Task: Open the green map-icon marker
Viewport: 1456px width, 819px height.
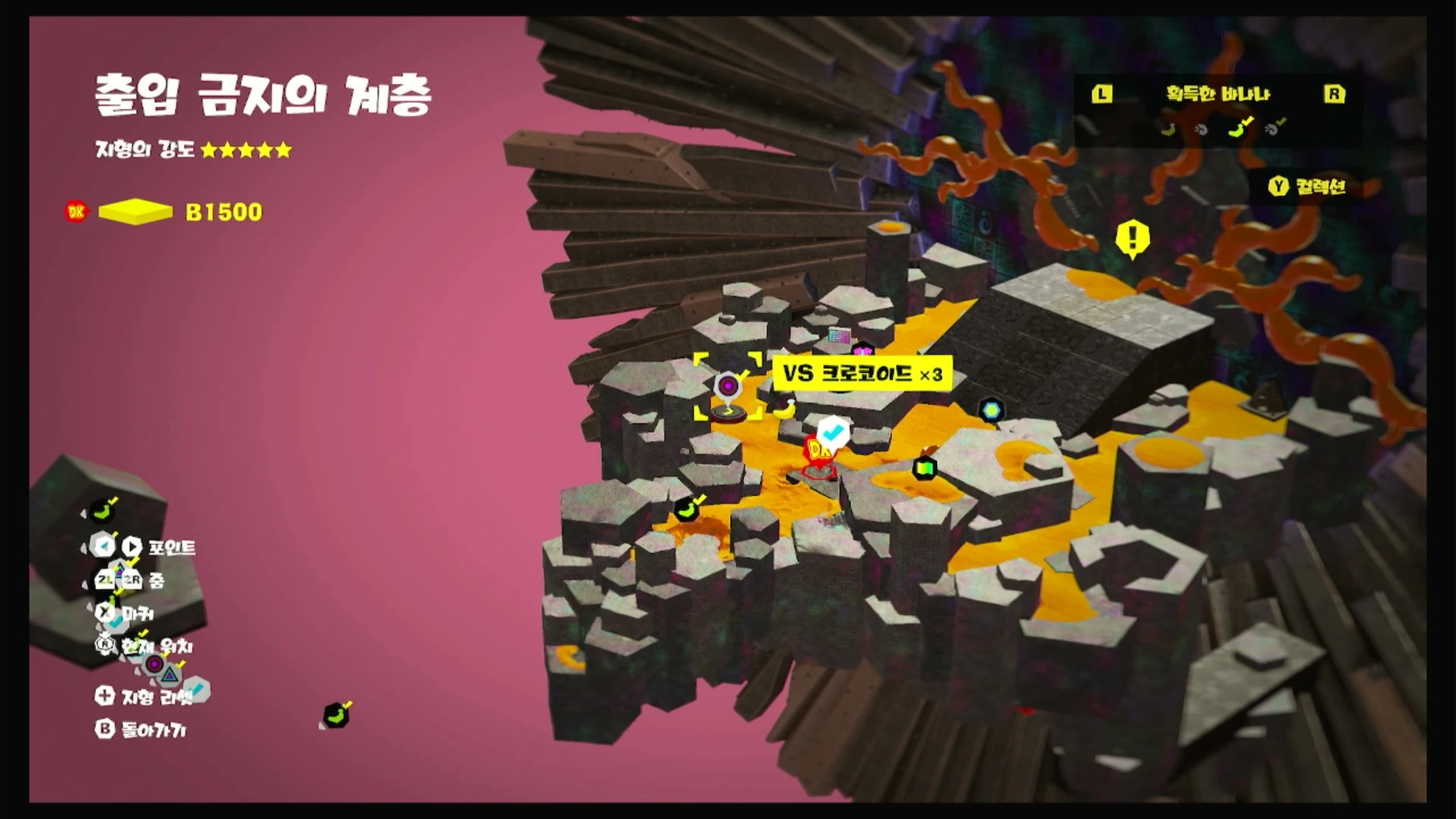Action: 924,468
